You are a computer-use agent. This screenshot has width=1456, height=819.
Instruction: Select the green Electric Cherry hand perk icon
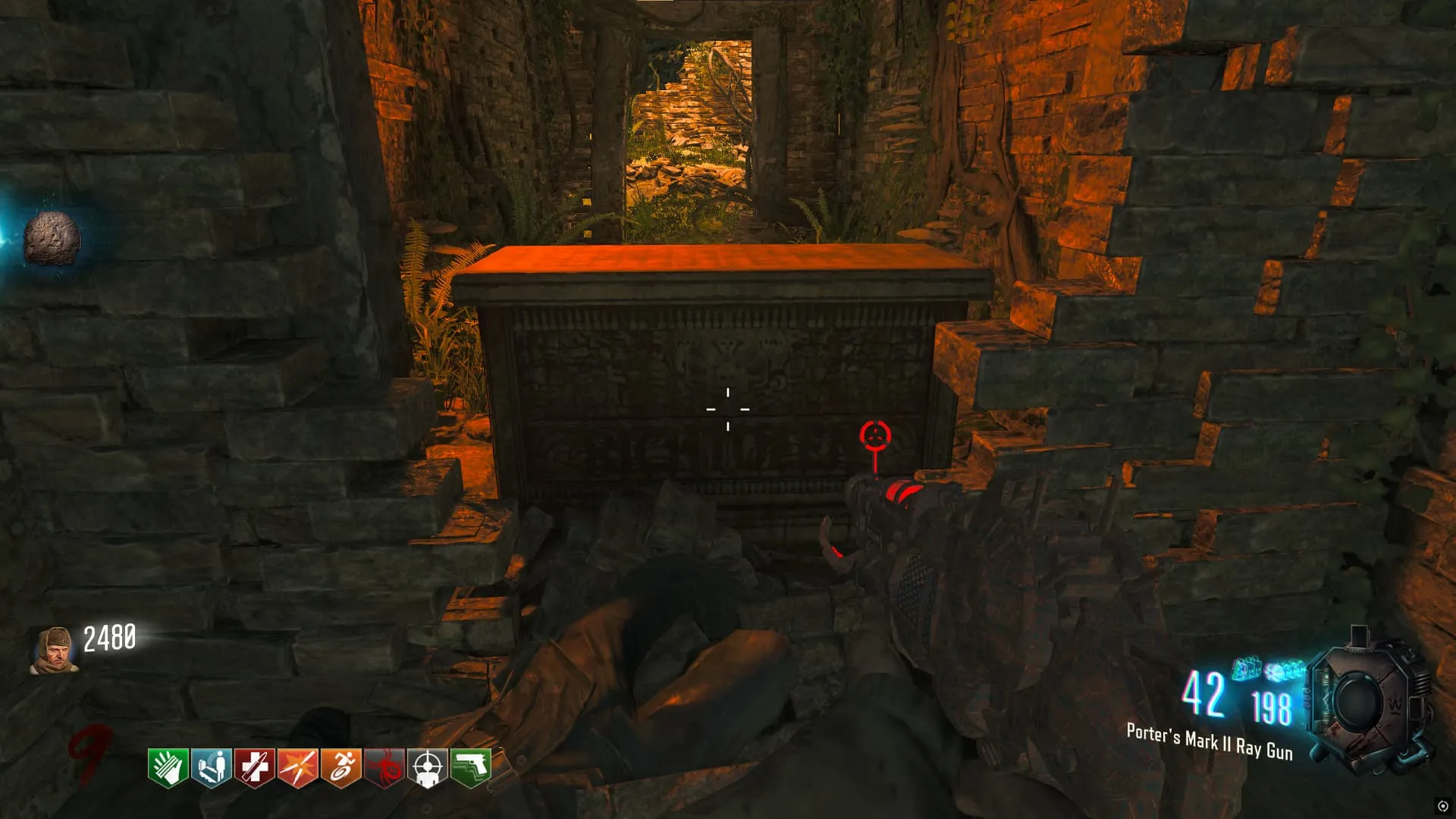(x=168, y=767)
